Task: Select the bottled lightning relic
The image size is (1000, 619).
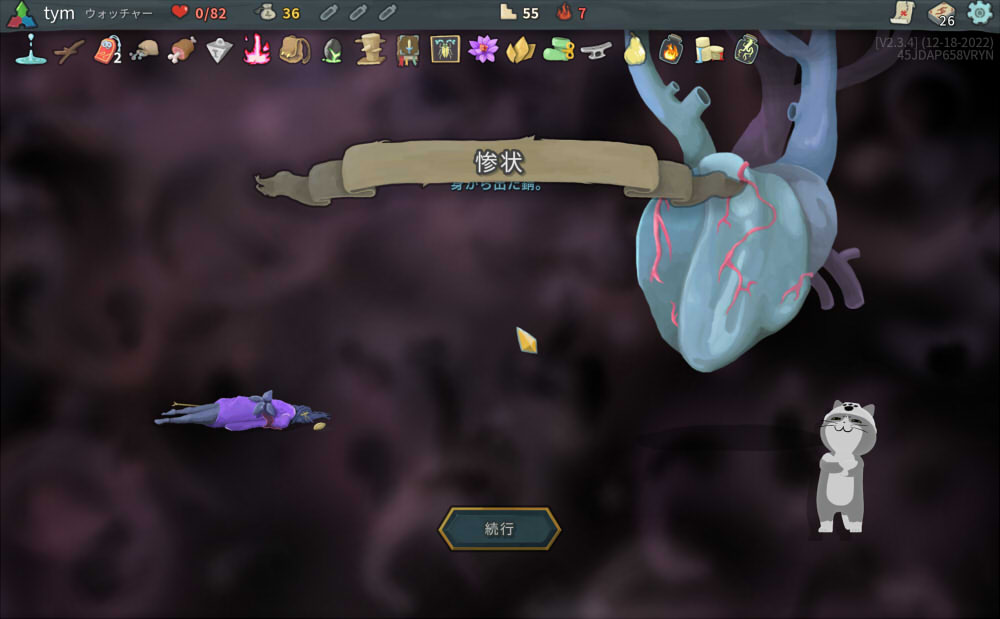Action: (746, 49)
